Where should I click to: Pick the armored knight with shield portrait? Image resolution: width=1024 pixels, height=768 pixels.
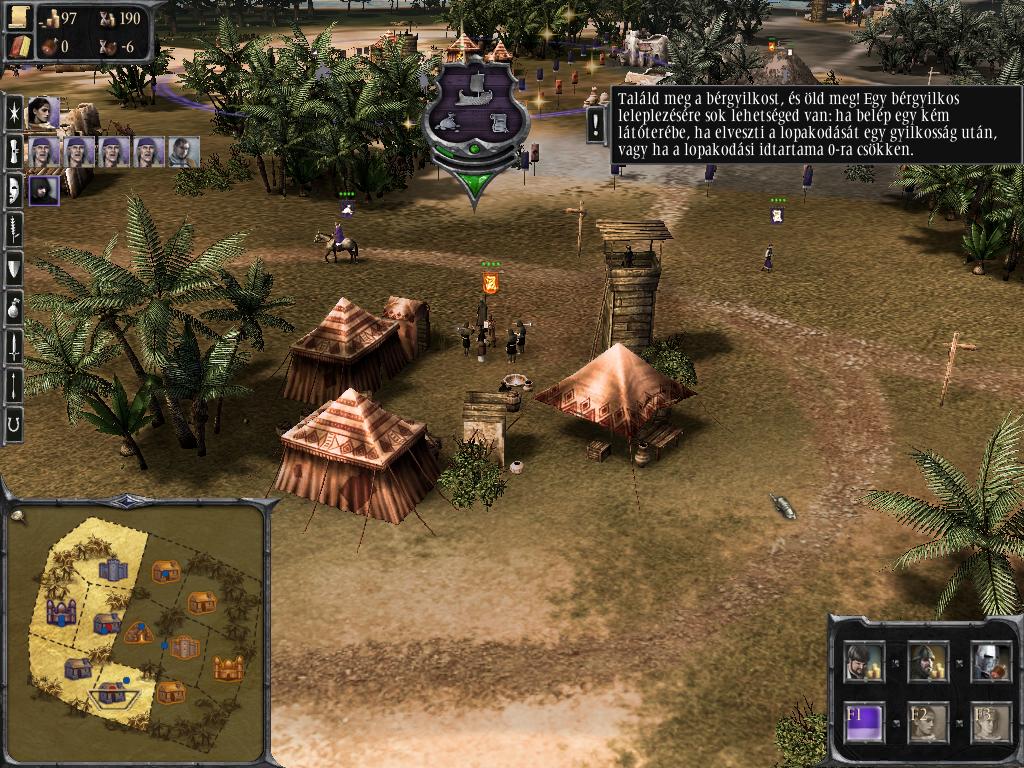(x=990, y=661)
